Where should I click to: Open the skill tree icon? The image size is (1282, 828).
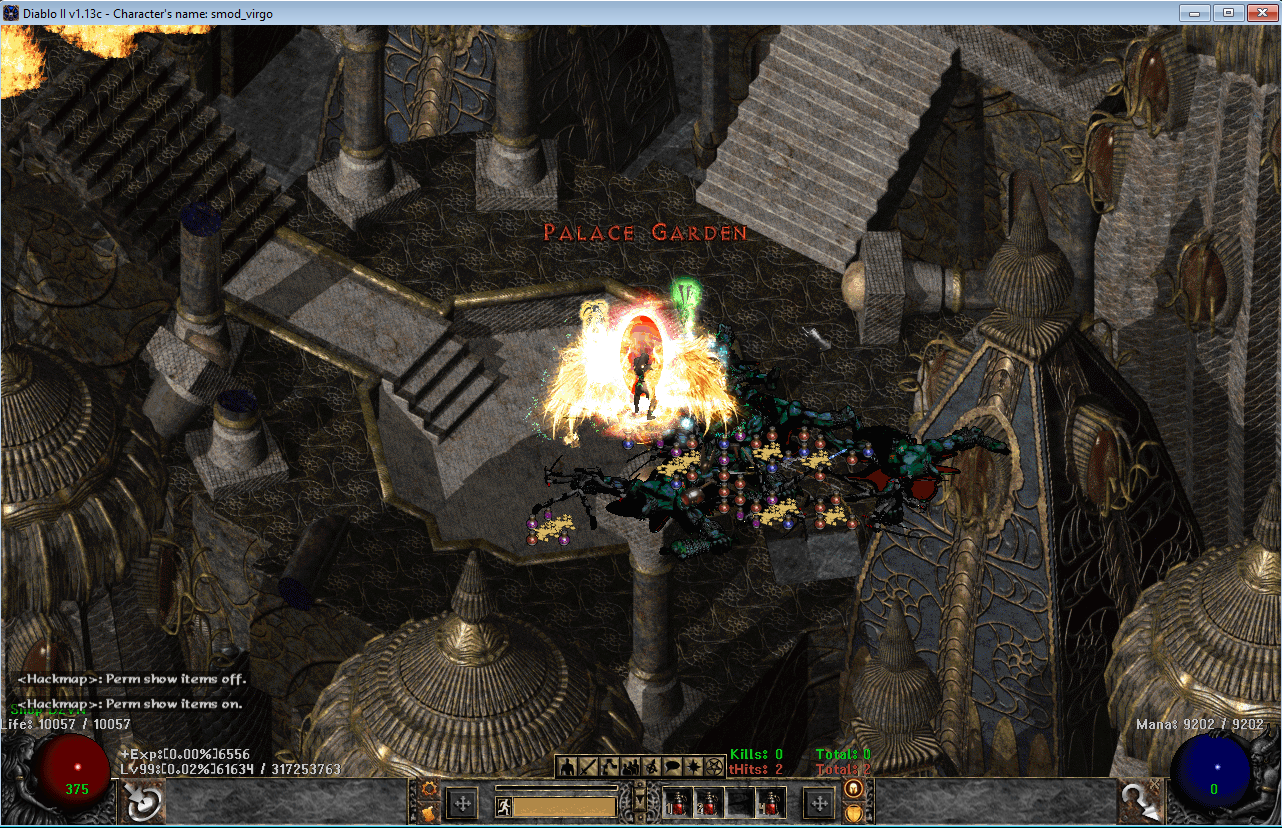(609, 767)
